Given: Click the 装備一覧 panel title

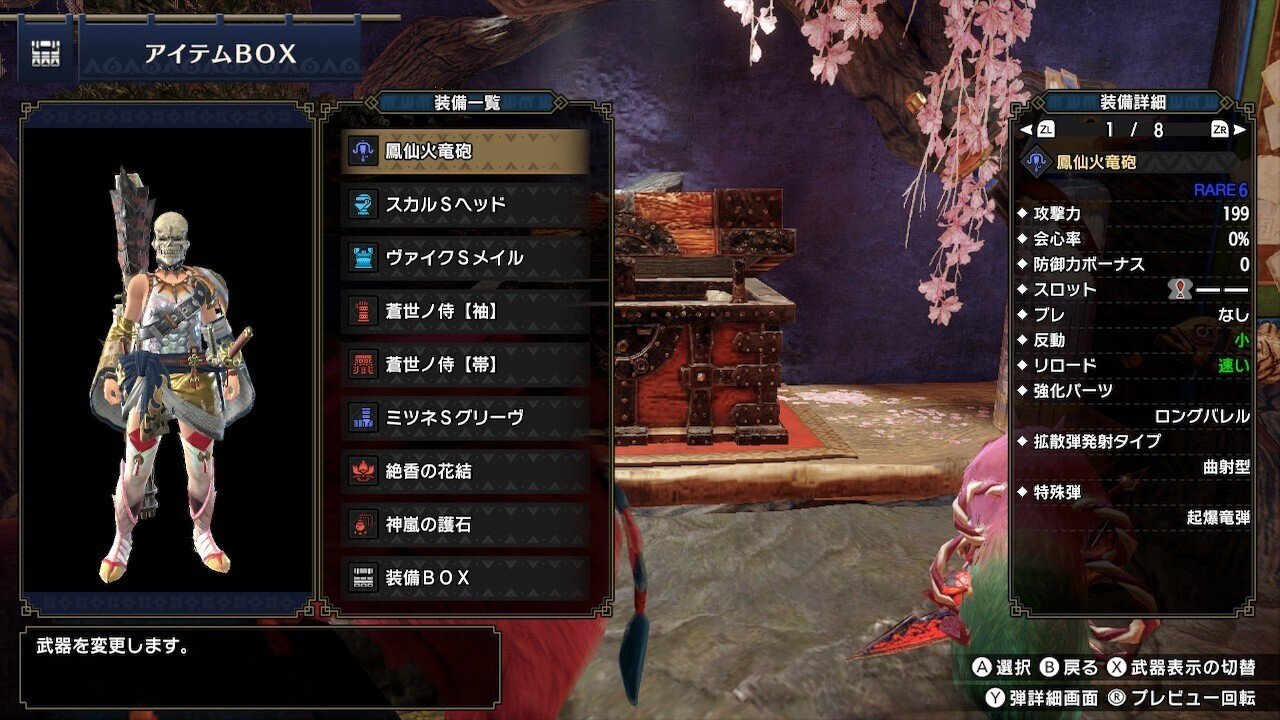Looking at the screenshot, I should click(x=465, y=100).
